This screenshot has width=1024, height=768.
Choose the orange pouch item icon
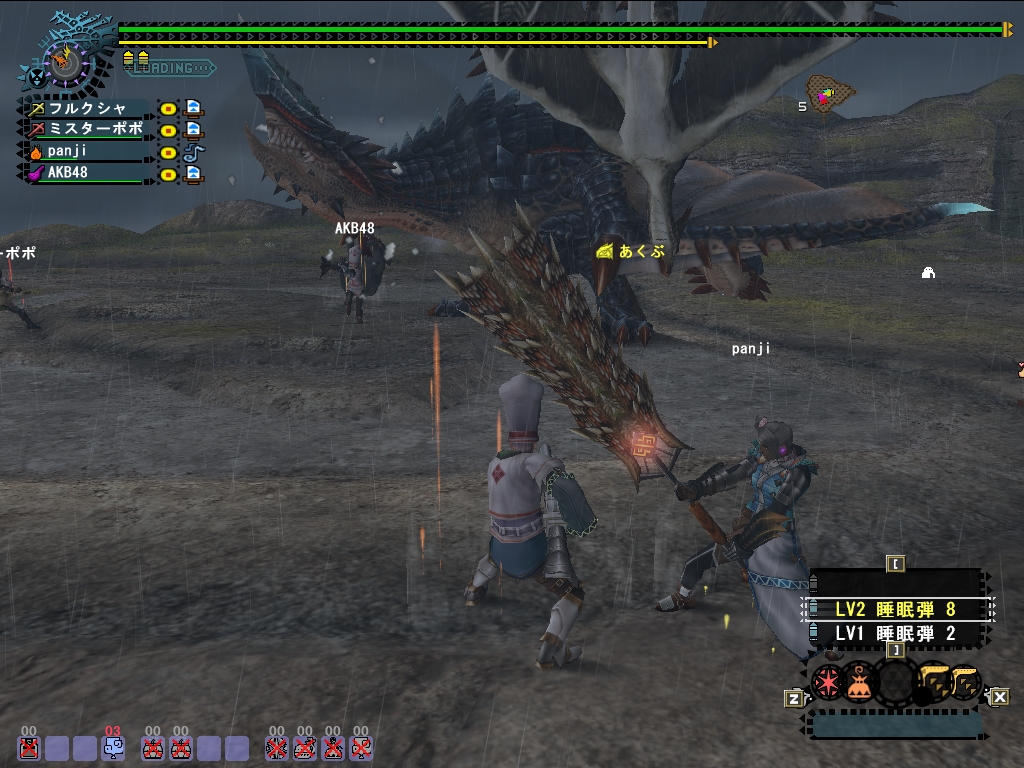(860, 682)
